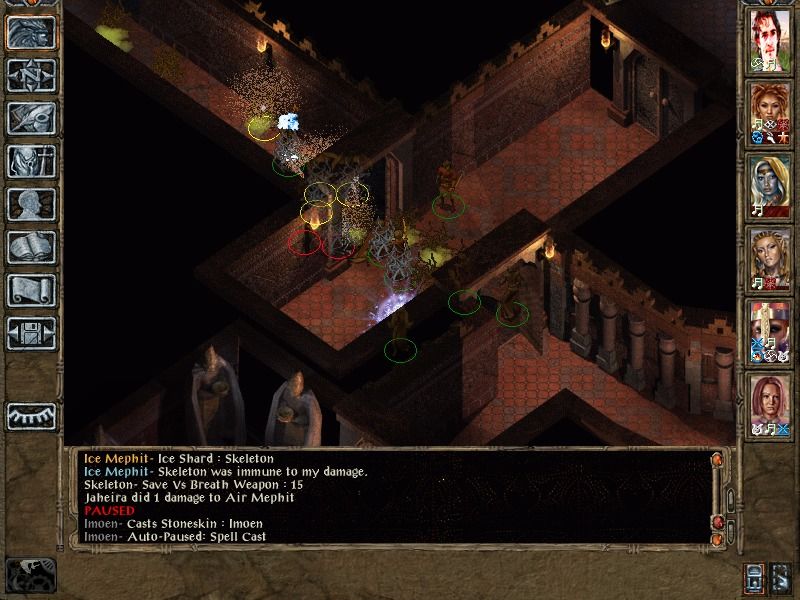Toggle pause with the bottom-left clock button
800x600 pixels.
pos(30,574)
